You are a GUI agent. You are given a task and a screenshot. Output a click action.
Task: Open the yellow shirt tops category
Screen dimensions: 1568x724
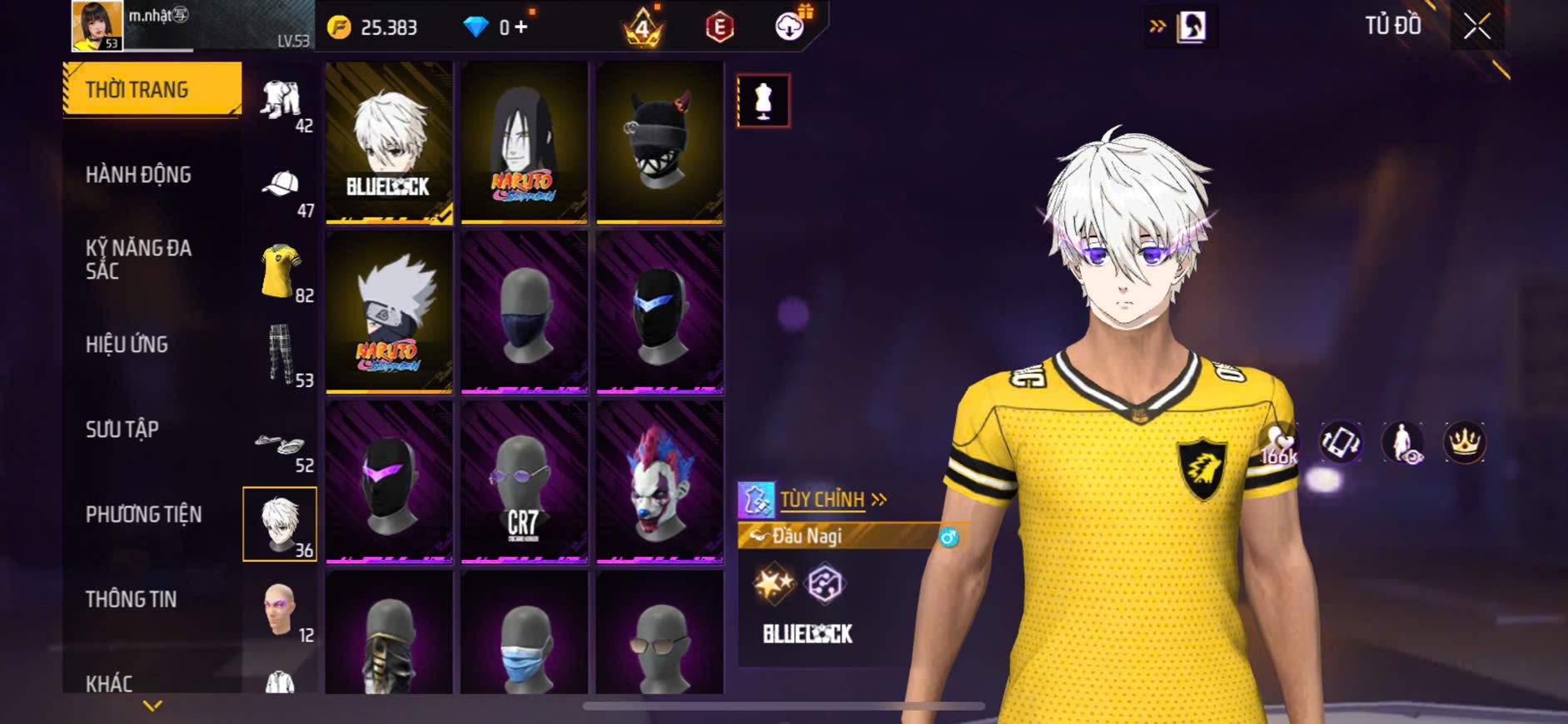(x=281, y=271)
